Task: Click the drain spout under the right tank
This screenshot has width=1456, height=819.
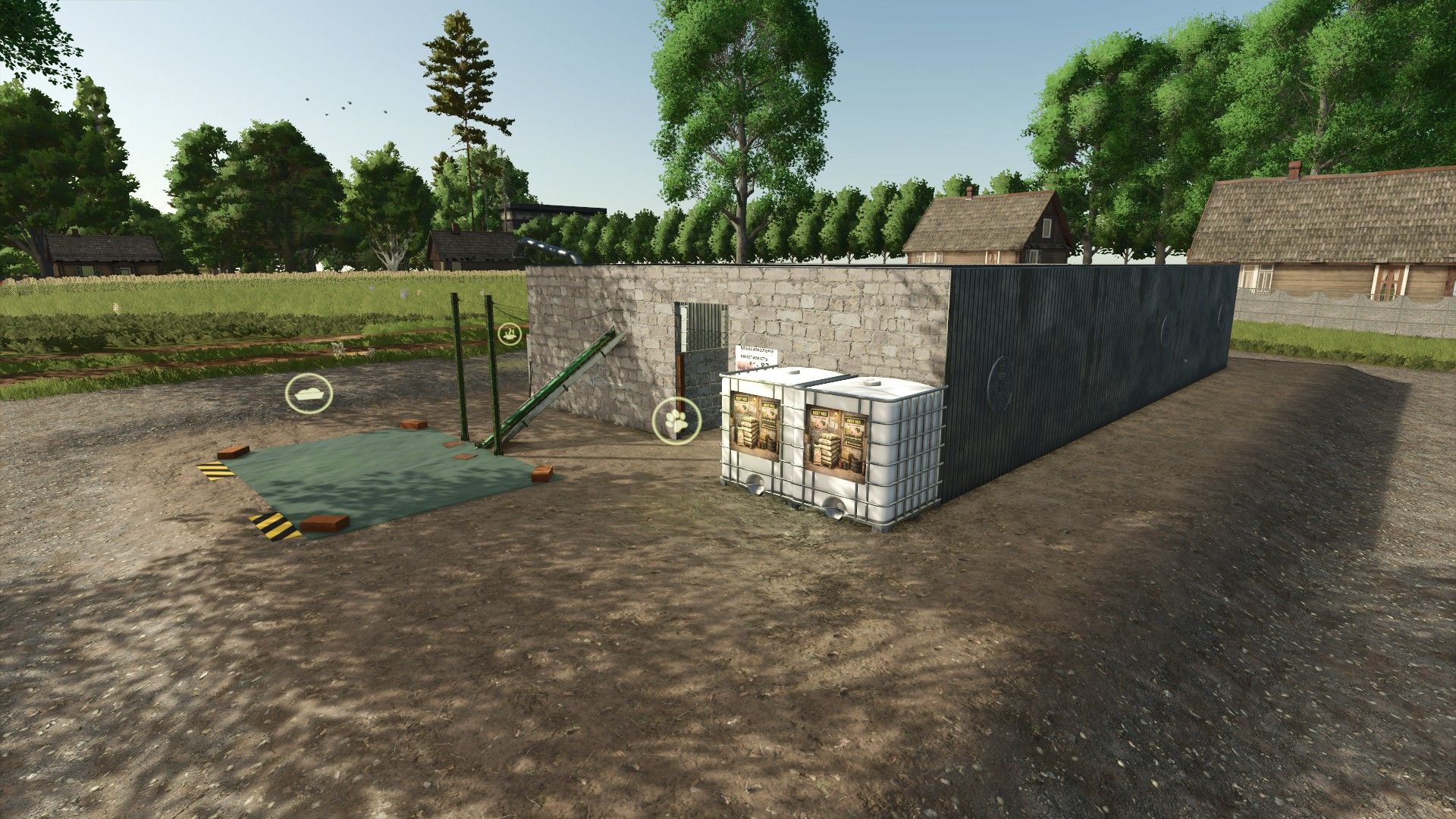Action: 834,507
